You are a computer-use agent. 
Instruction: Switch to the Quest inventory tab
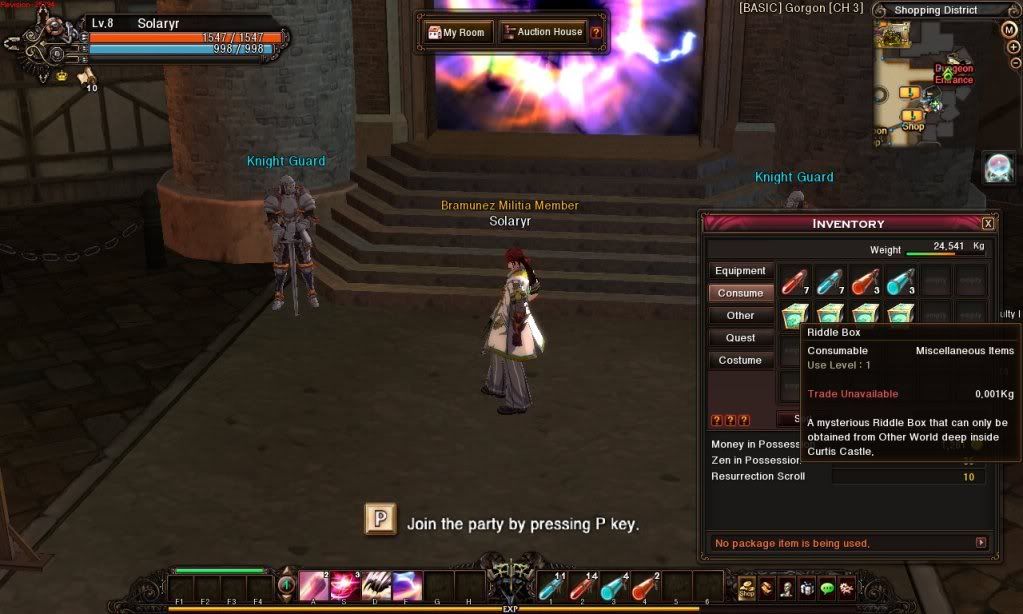click(740, 338)
